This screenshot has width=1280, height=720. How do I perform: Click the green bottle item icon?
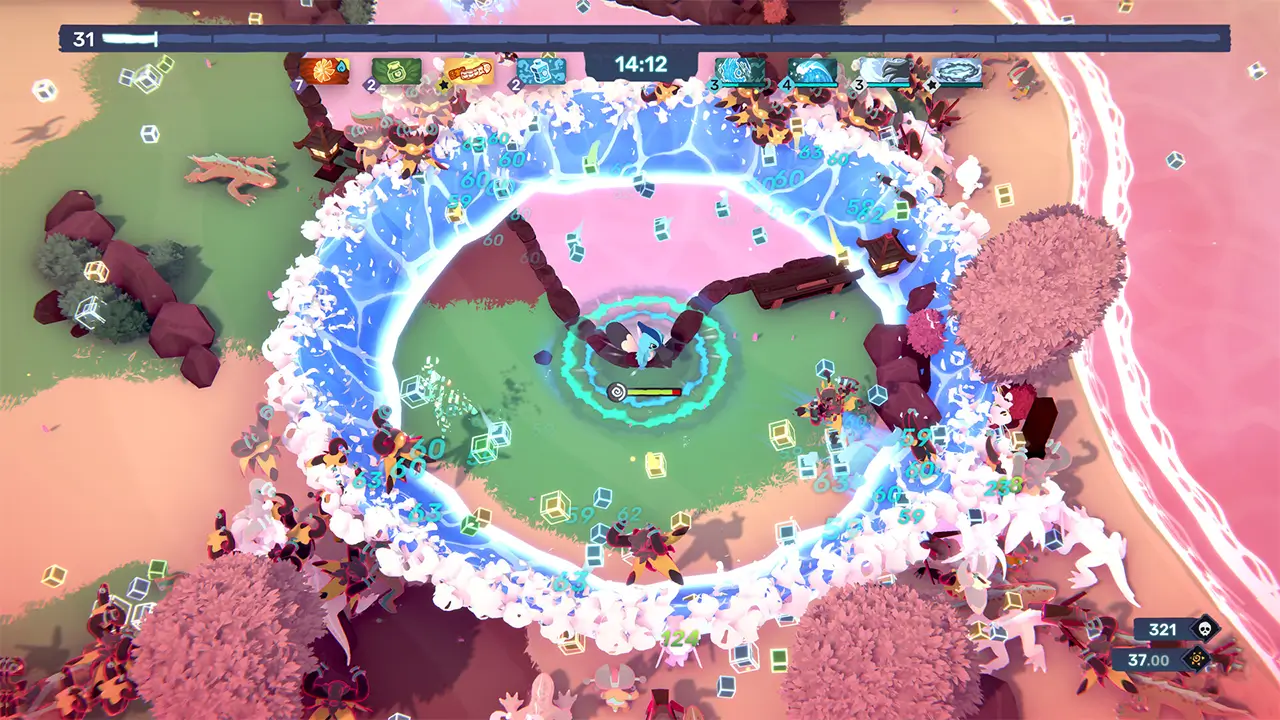(x=395, y=70)
